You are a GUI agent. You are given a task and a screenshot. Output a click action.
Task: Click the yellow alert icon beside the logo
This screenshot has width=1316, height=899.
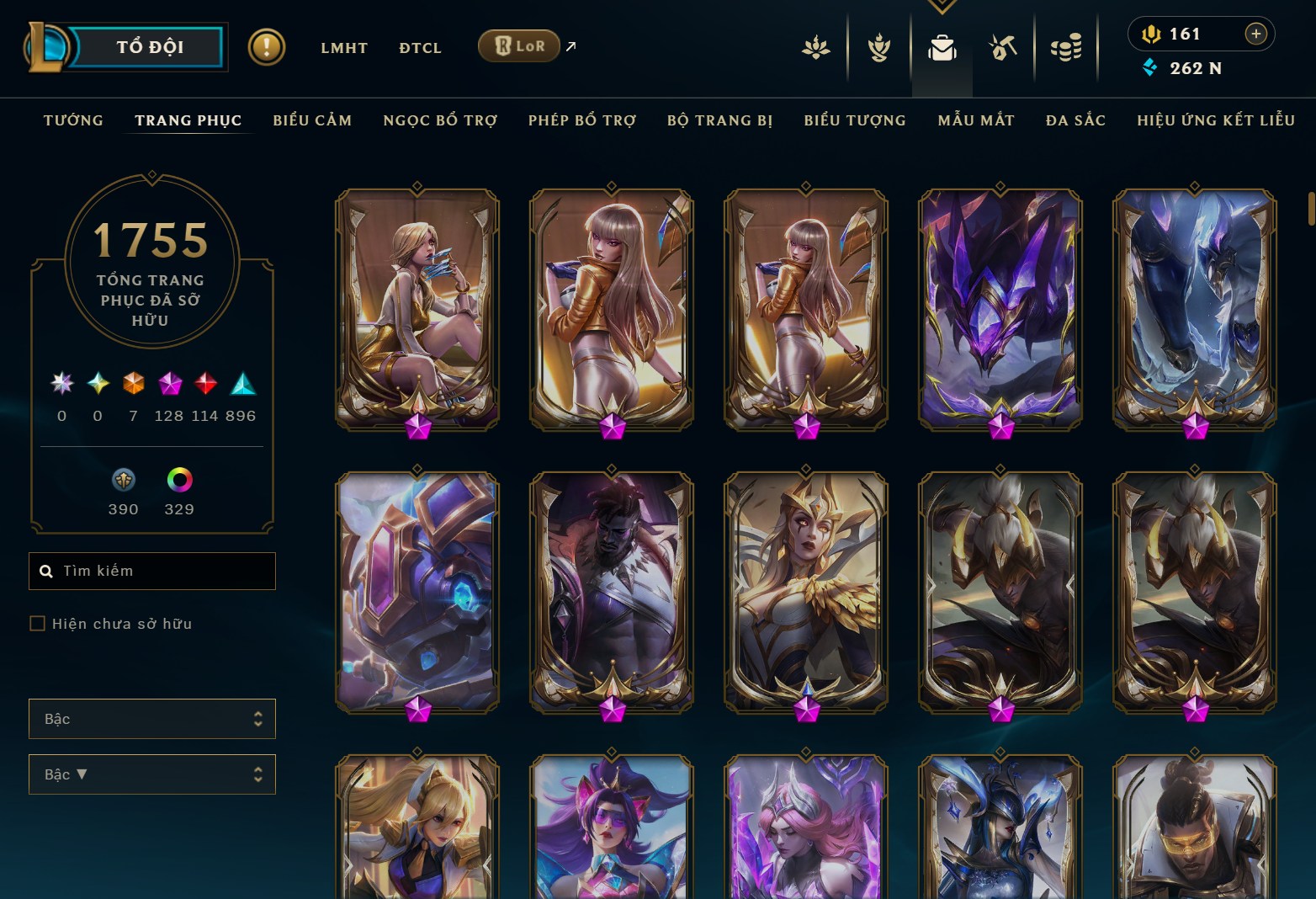(x=265, y=46)
